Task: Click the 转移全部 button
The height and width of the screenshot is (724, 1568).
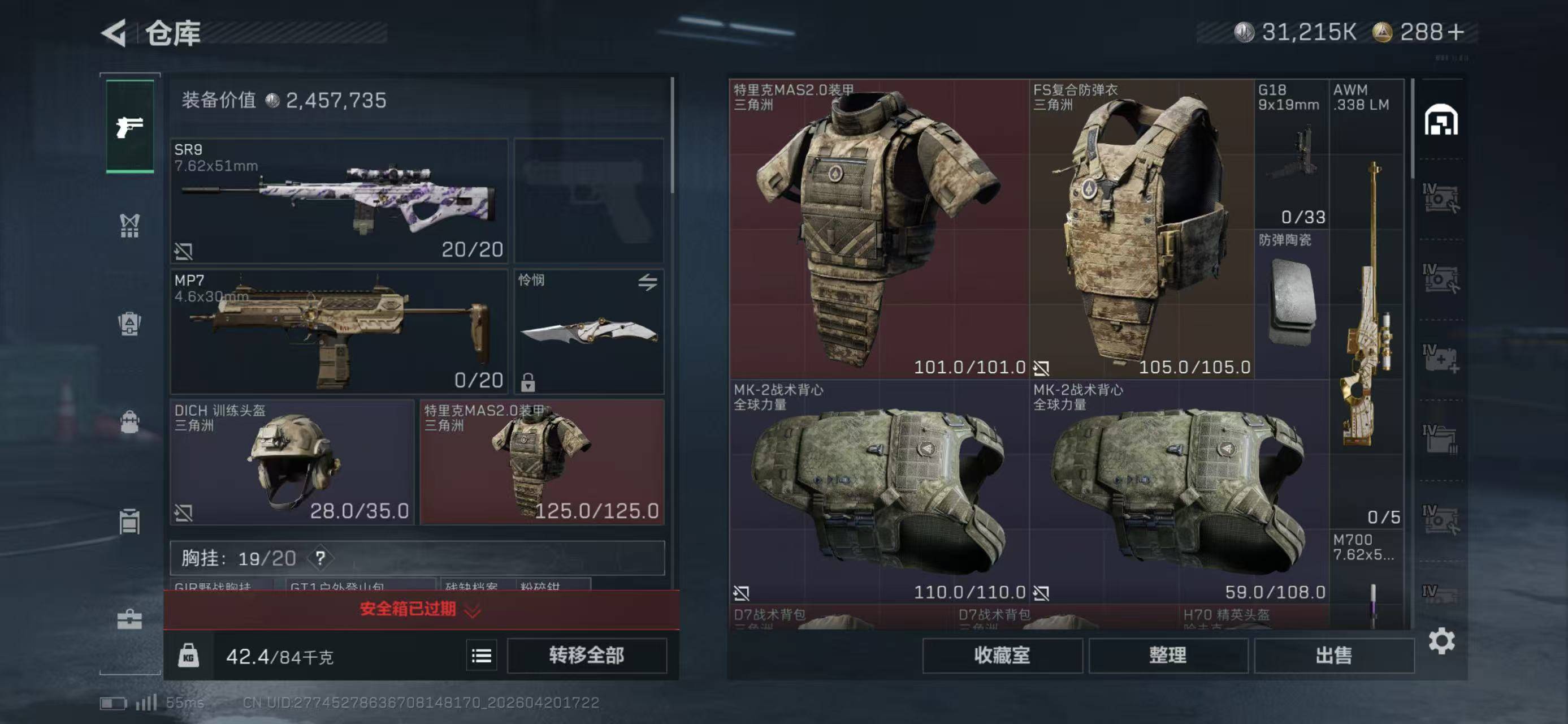Action: [x=586, y=655]
